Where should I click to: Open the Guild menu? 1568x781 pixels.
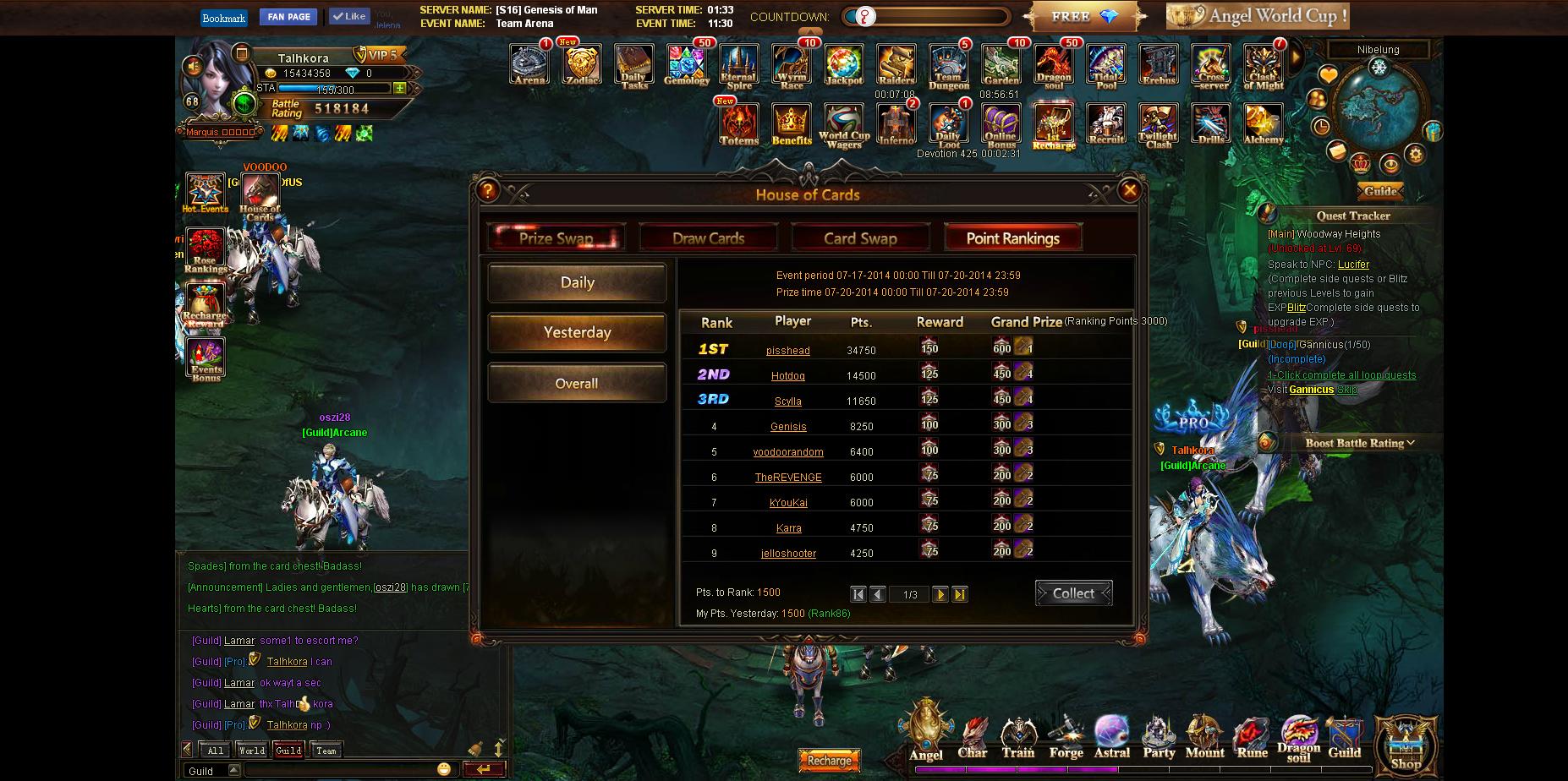pos(1344,738)
